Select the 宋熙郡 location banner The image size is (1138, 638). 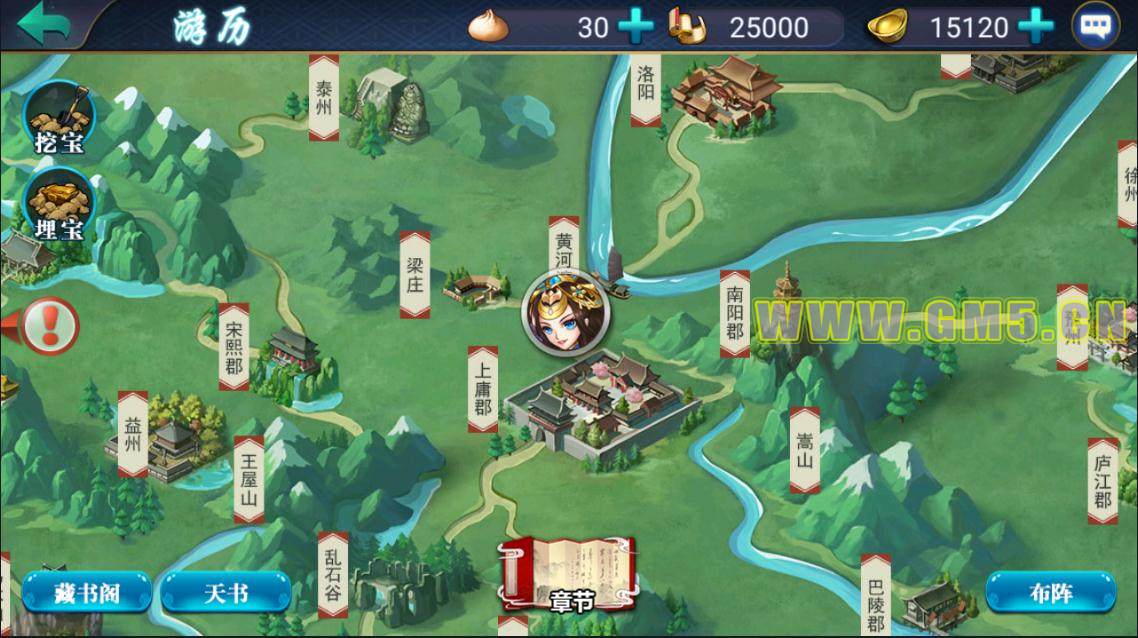point(233,346)
